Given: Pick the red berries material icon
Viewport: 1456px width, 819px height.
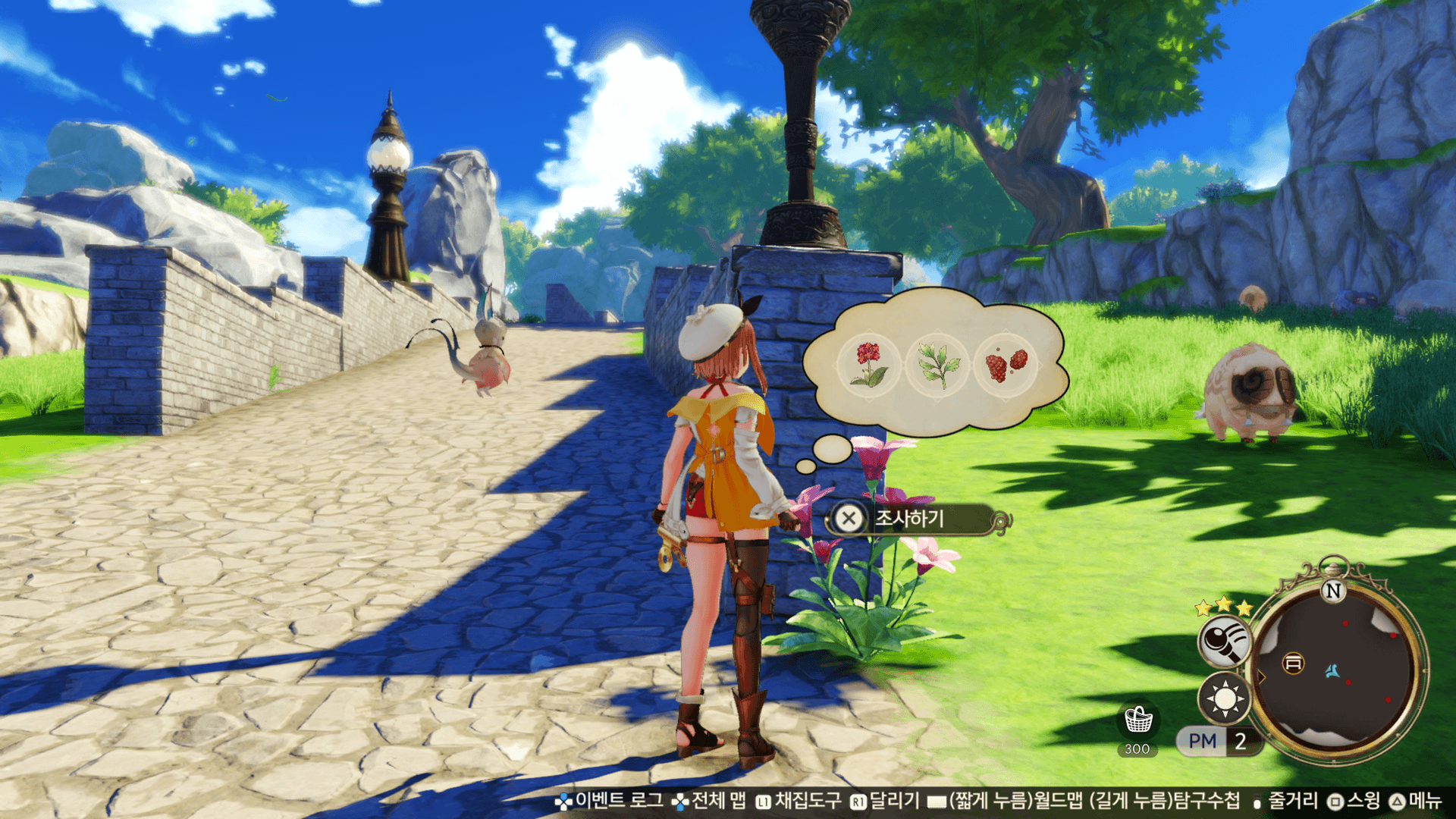Looking at the screenshot, I should click(1006, 363).
